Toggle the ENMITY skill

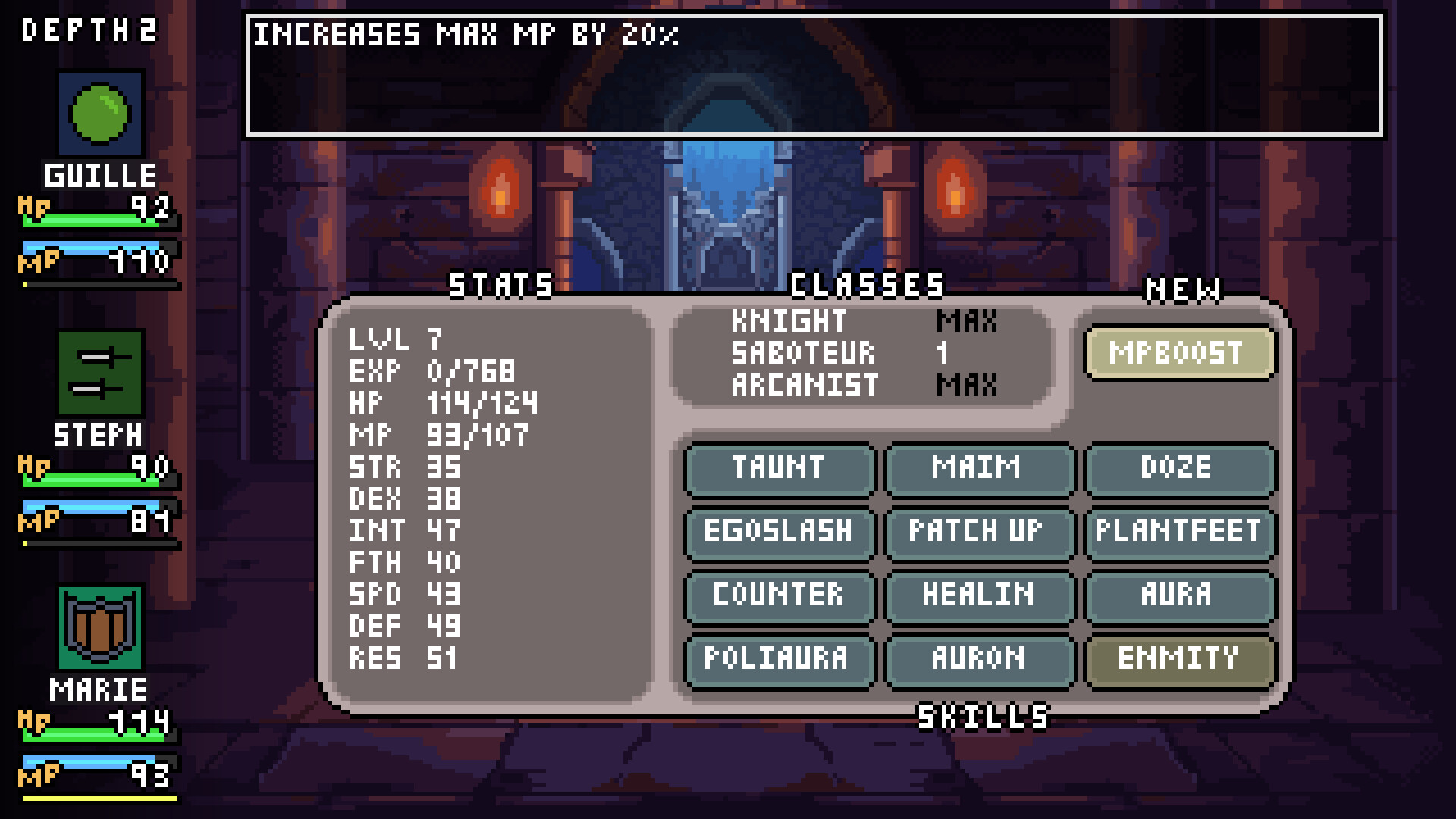coord(1180,660)
